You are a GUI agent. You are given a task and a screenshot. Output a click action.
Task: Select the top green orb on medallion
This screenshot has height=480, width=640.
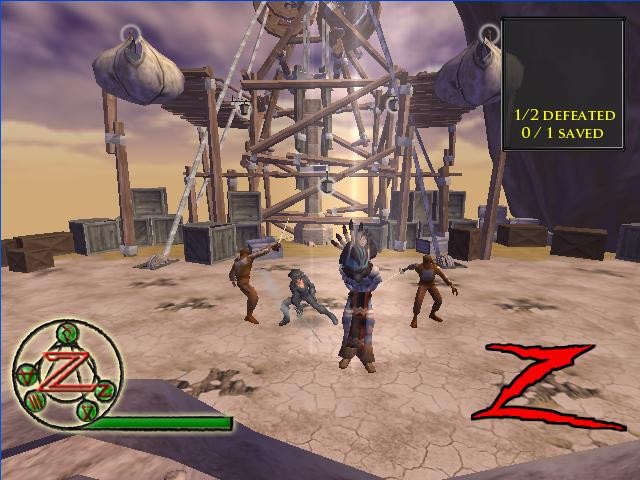point(66,334)
